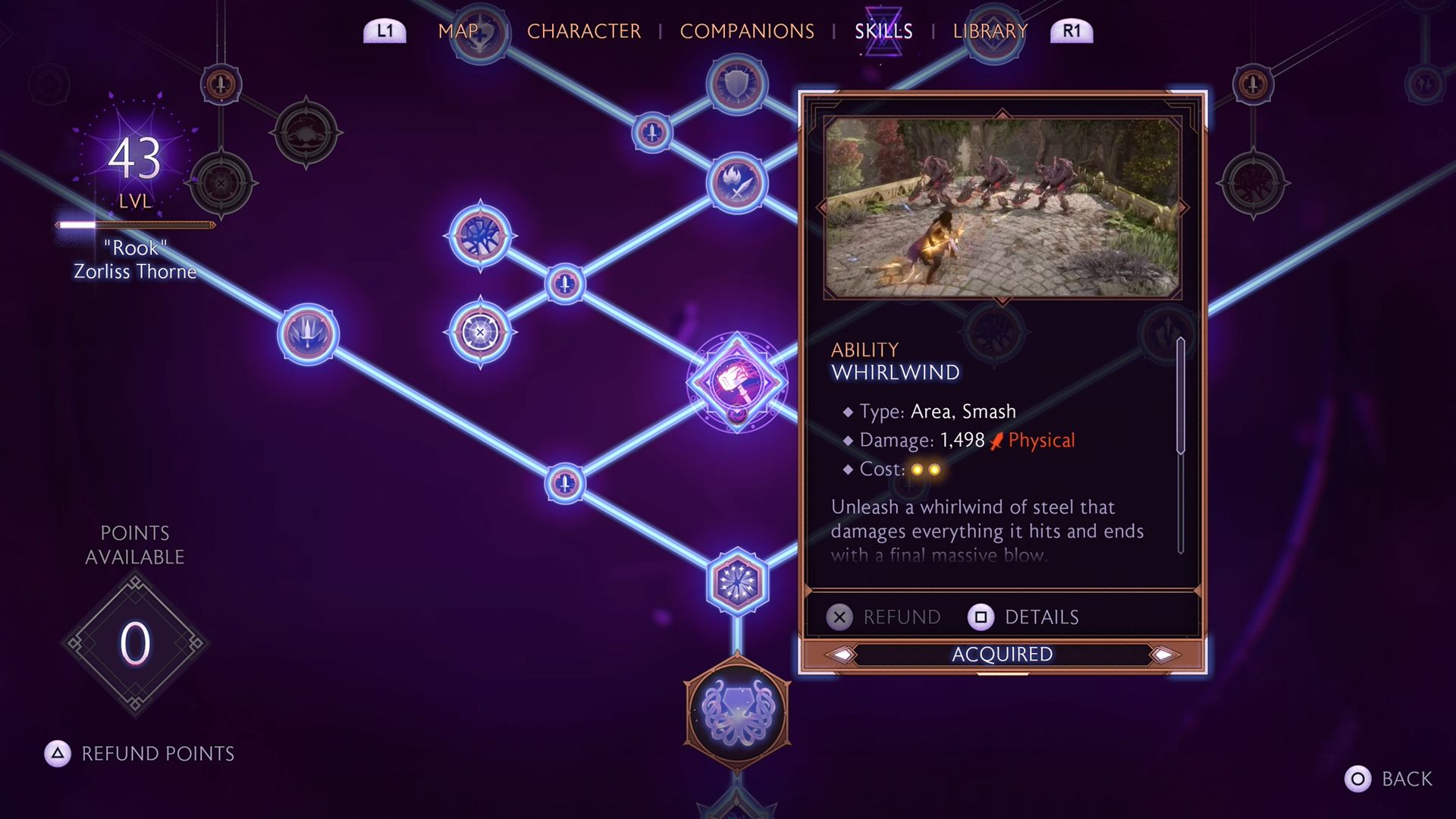Viewport: 1456px width, 819px height.
Task: Go to the Companions tab
Action: (746, 31)
